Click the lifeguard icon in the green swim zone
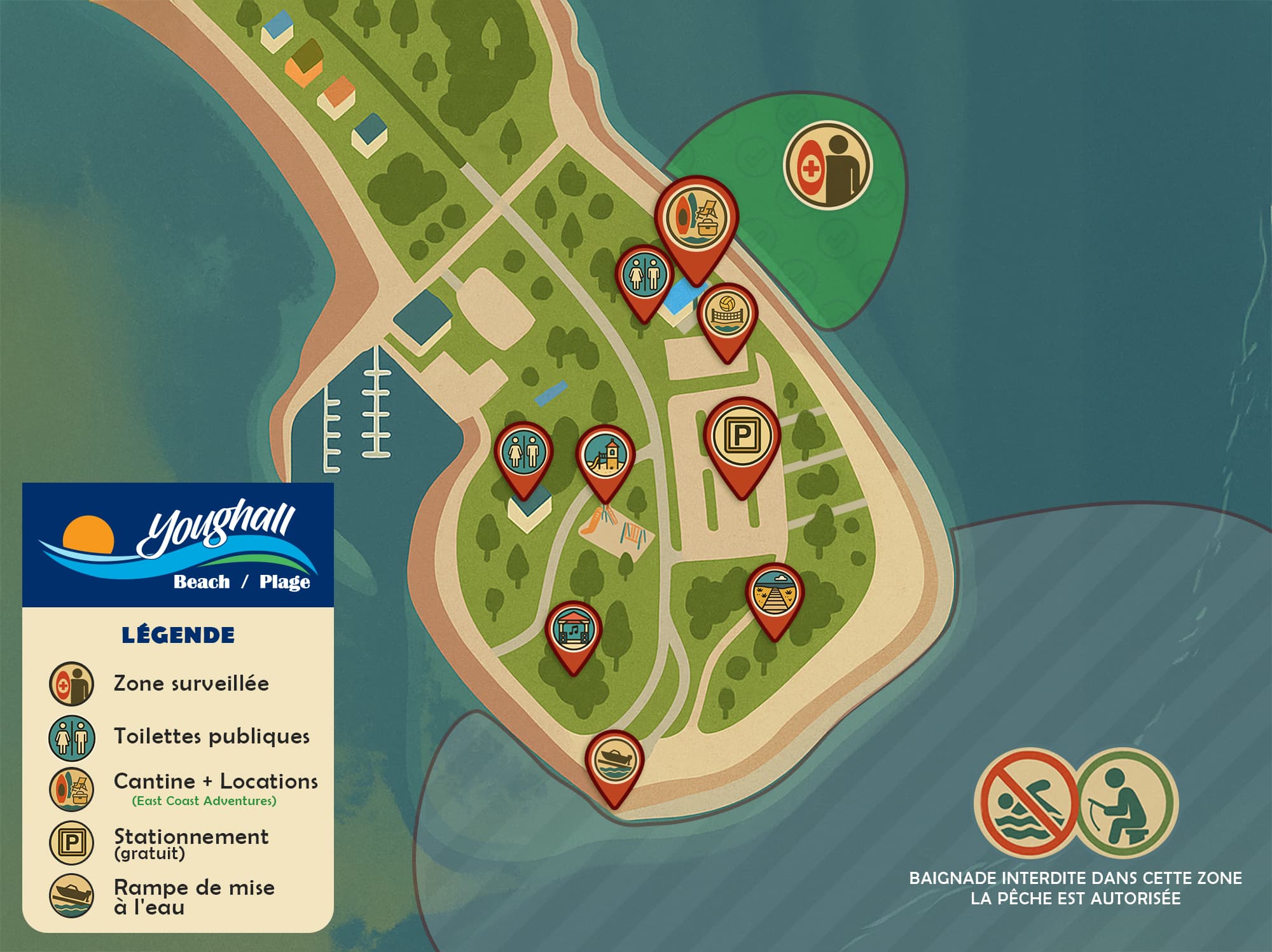Screen dimensions: 1272x952 point(827,166)
